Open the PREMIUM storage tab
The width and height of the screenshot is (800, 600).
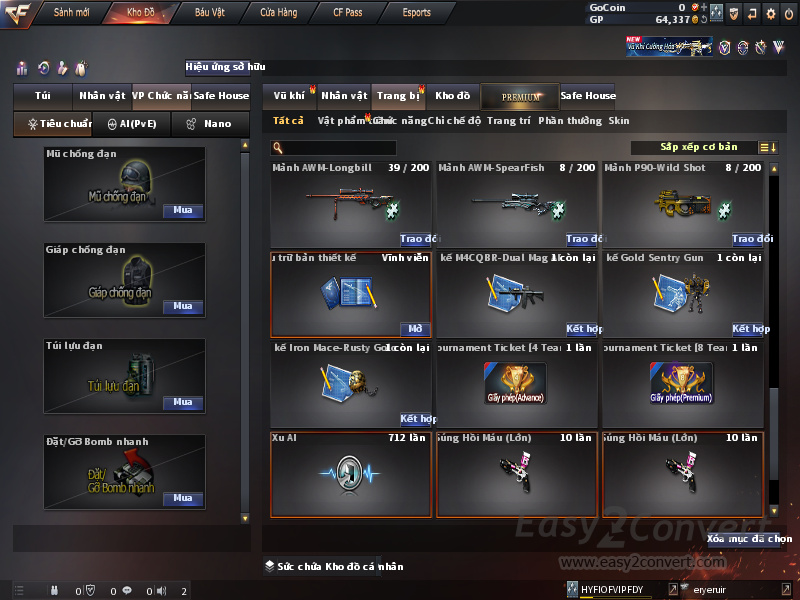coord(520,96)
